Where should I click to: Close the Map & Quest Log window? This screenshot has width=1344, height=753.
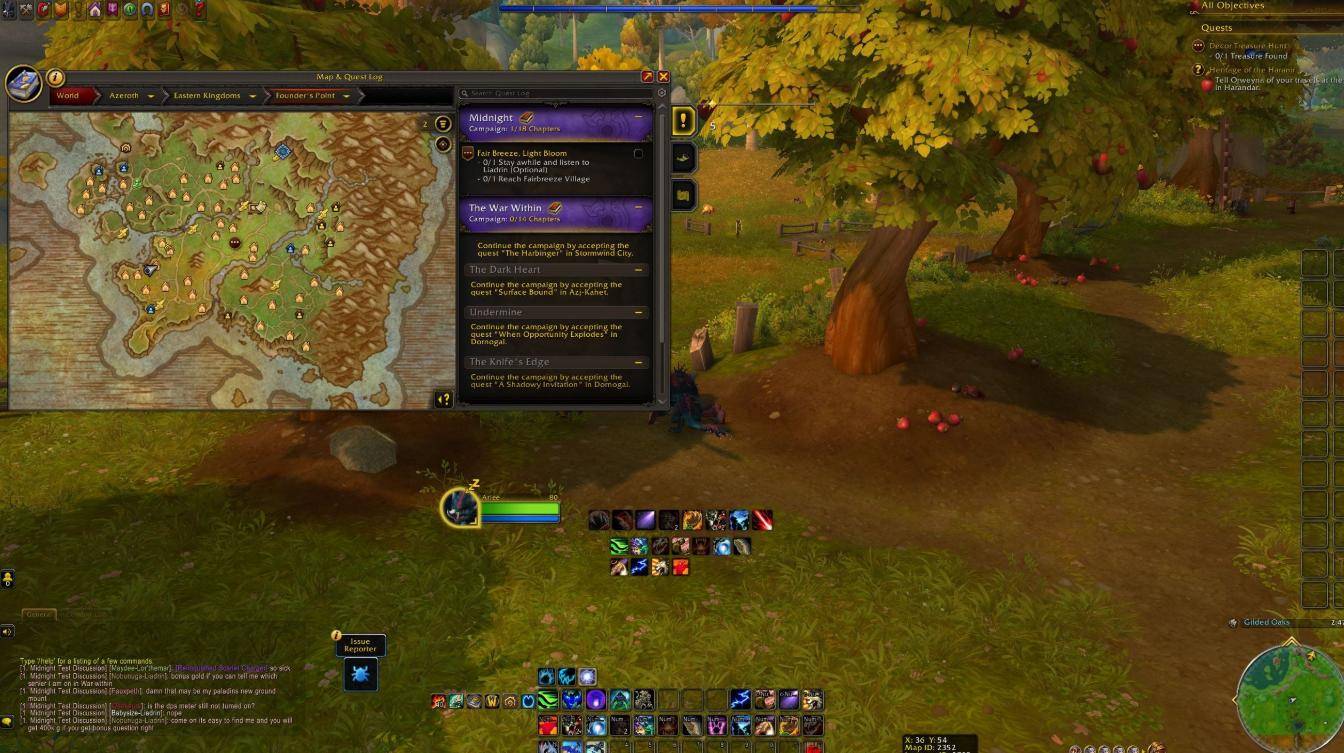click(663, 76)
